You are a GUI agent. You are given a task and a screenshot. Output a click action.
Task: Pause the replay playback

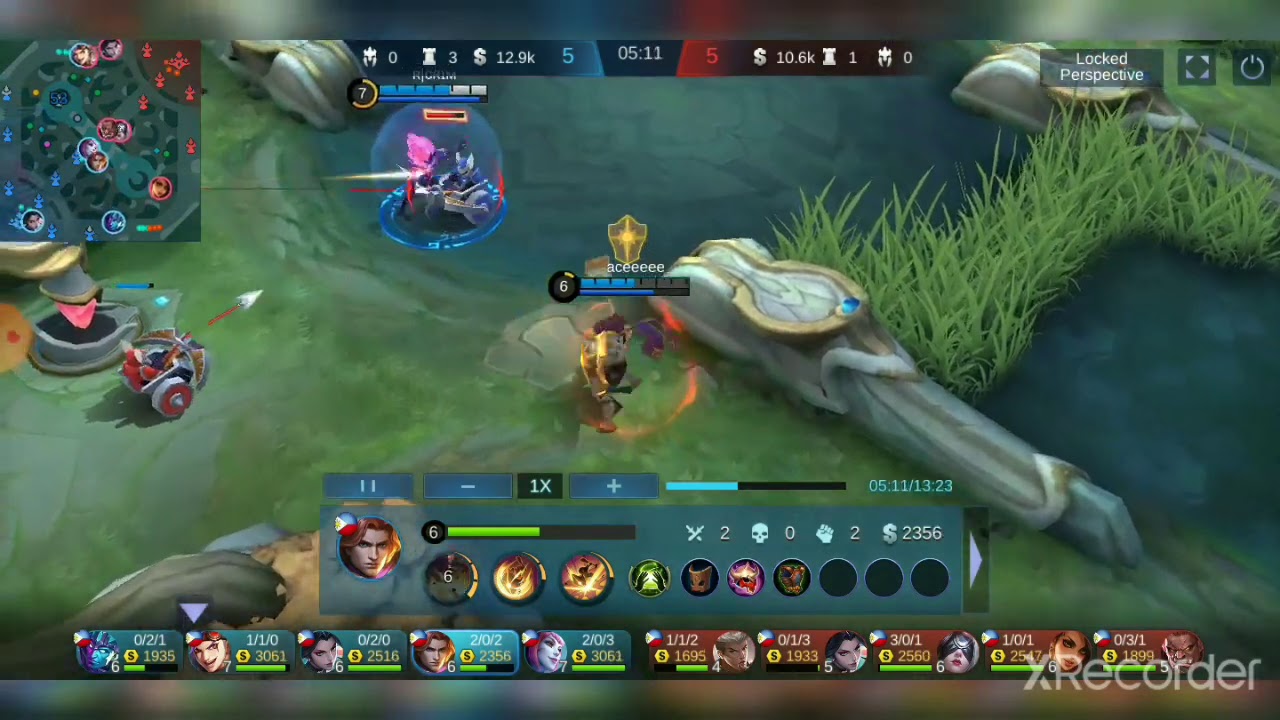(367, 486)
